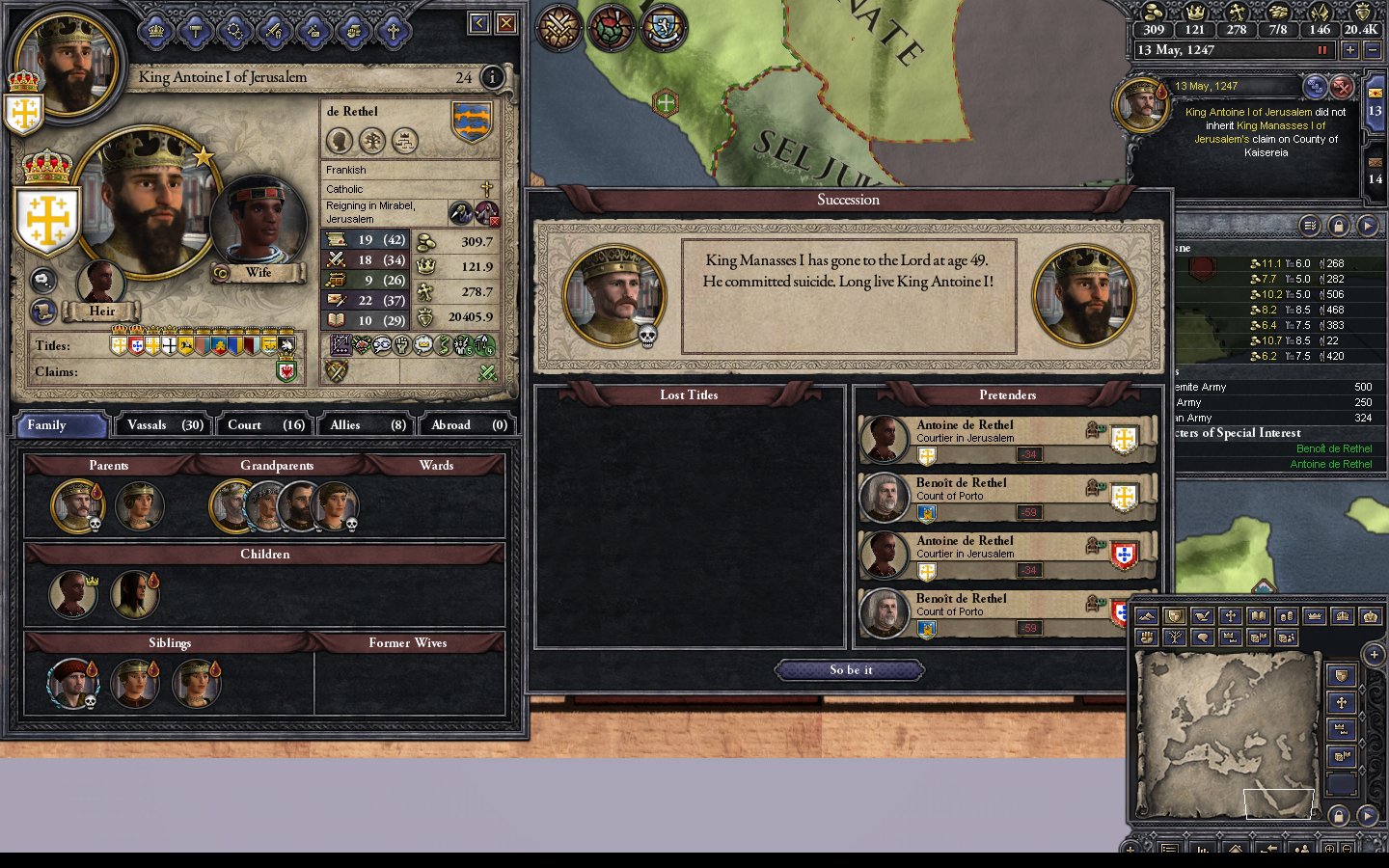The image size is (1389, 868).
Task: Open the Court tab
Action: (265, 425)
